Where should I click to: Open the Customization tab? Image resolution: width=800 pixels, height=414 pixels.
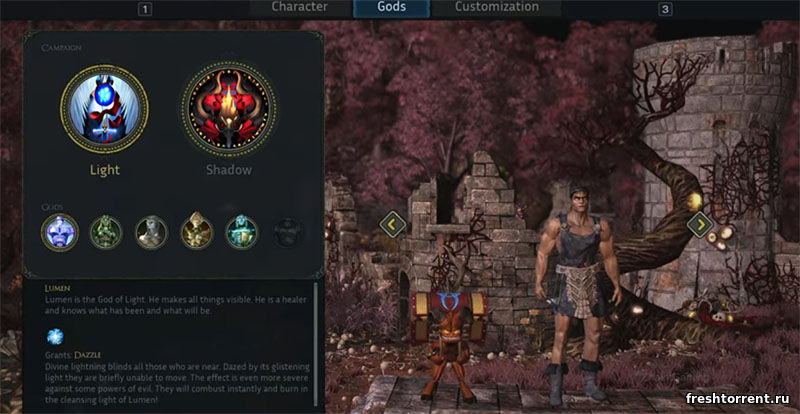[x=496, y=7]
